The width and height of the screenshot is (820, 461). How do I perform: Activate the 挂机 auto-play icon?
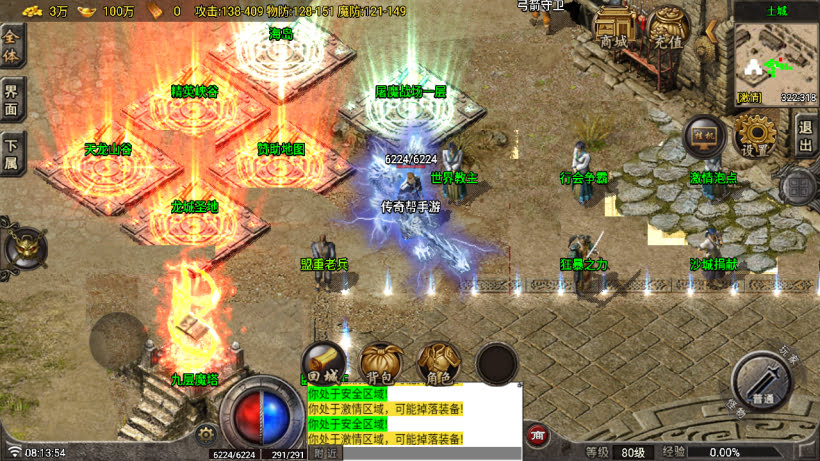705,135
